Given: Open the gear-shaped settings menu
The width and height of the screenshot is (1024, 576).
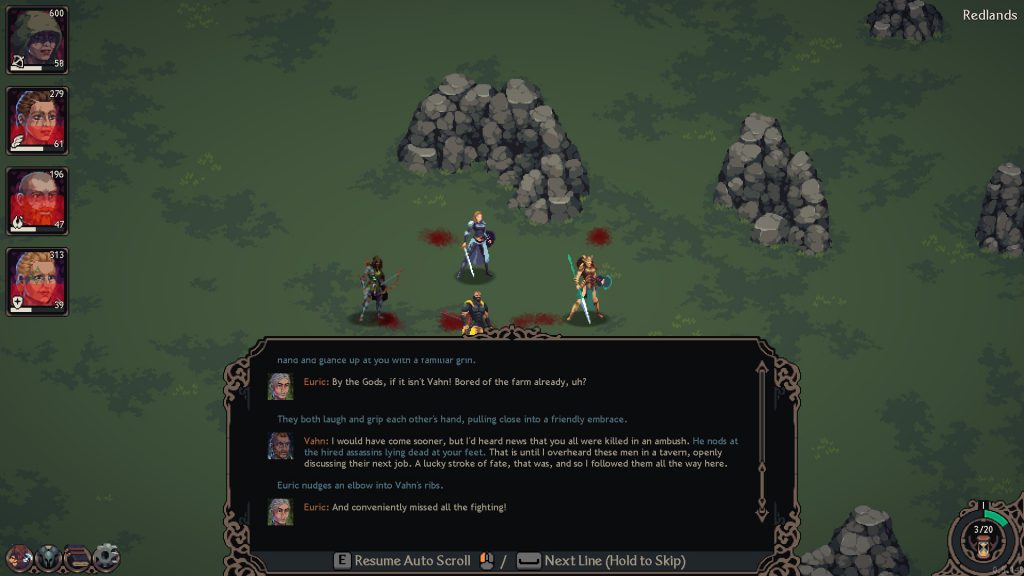Looking at the screenshot, I should pyautogui.click(x=106, y=557).
